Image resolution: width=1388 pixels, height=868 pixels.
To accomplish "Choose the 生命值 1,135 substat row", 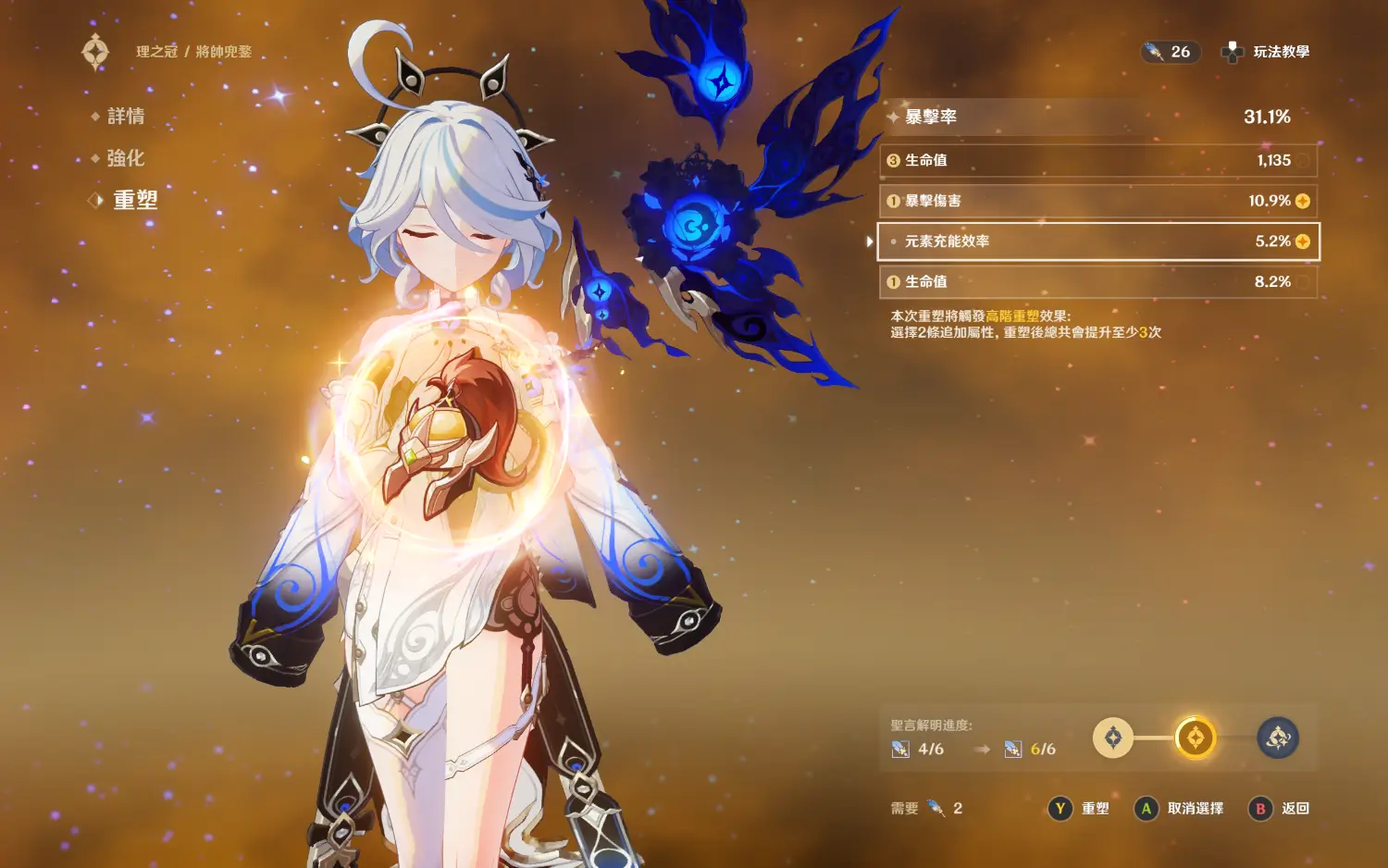I will tap(1097, 160).
